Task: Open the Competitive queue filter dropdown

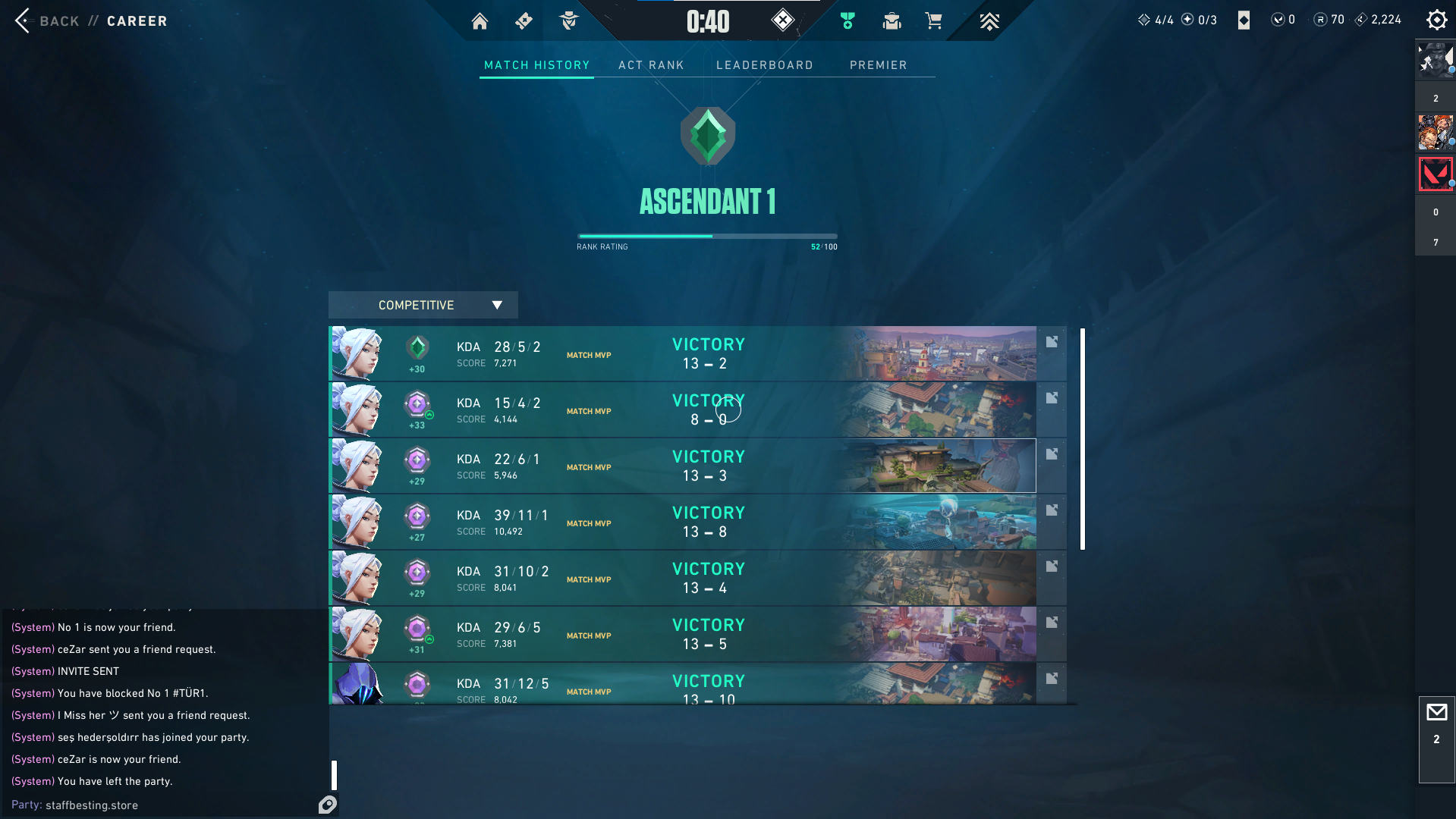Action: coord(423,305)
